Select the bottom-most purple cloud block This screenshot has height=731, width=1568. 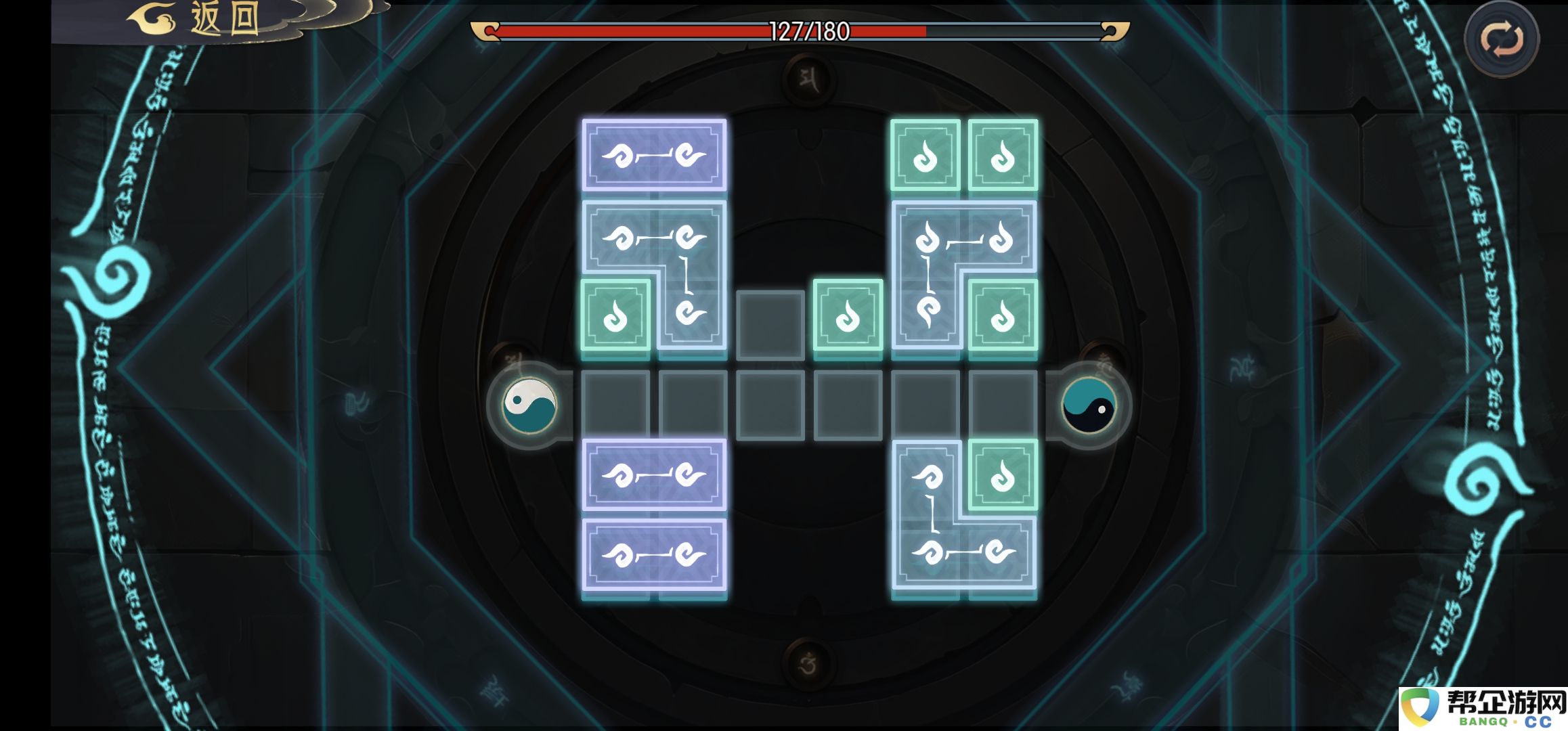coord(654,555)
